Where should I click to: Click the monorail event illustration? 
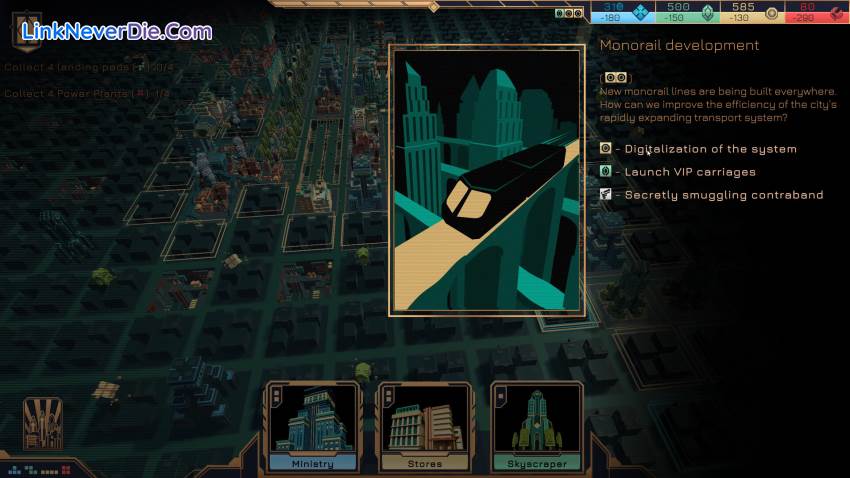pos(487,180)
